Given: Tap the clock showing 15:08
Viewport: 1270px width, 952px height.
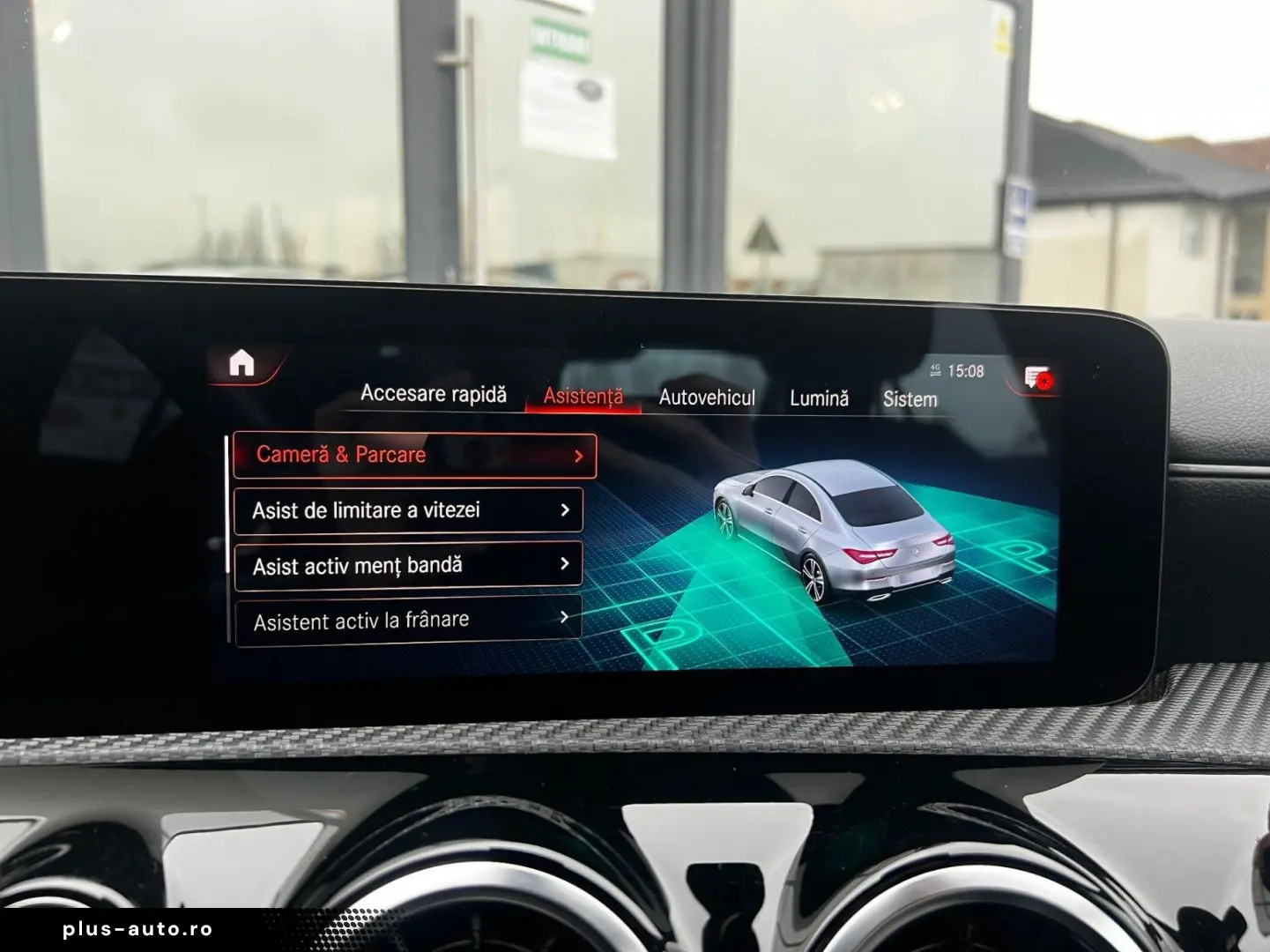Looking at the screenshot, I should (966, 371).
